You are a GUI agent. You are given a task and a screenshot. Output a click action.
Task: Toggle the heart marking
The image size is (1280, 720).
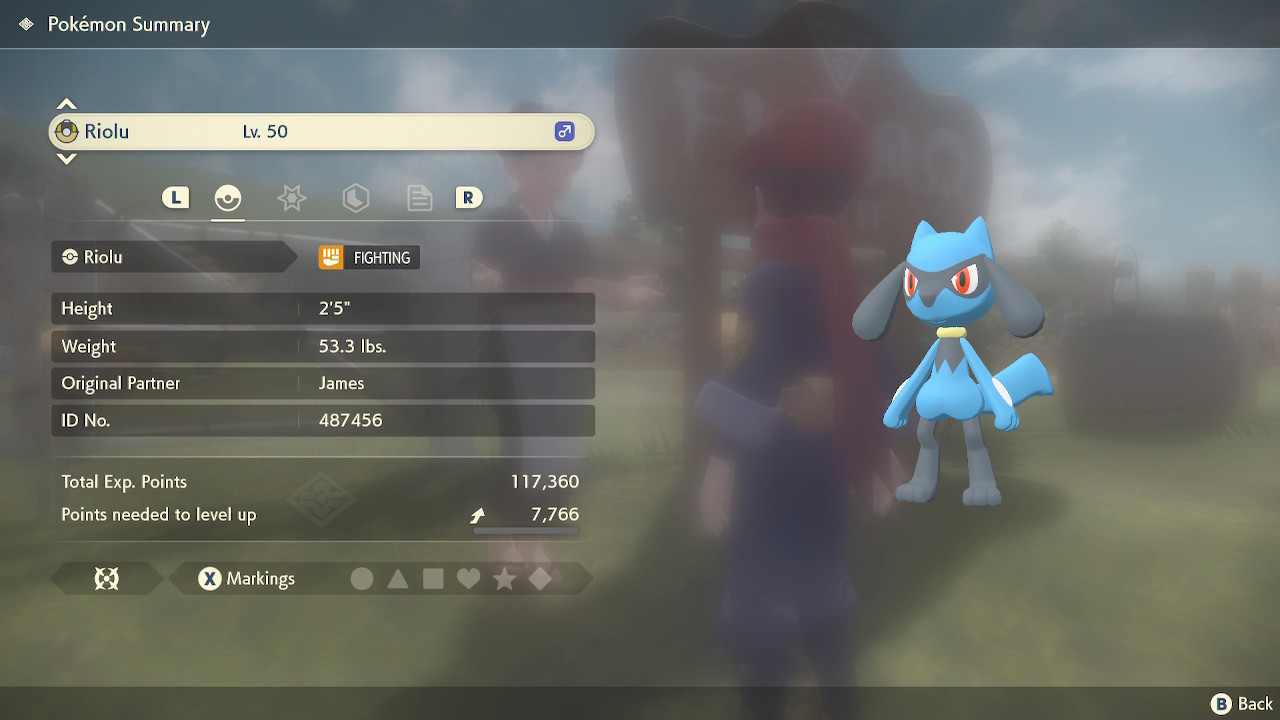468,578
